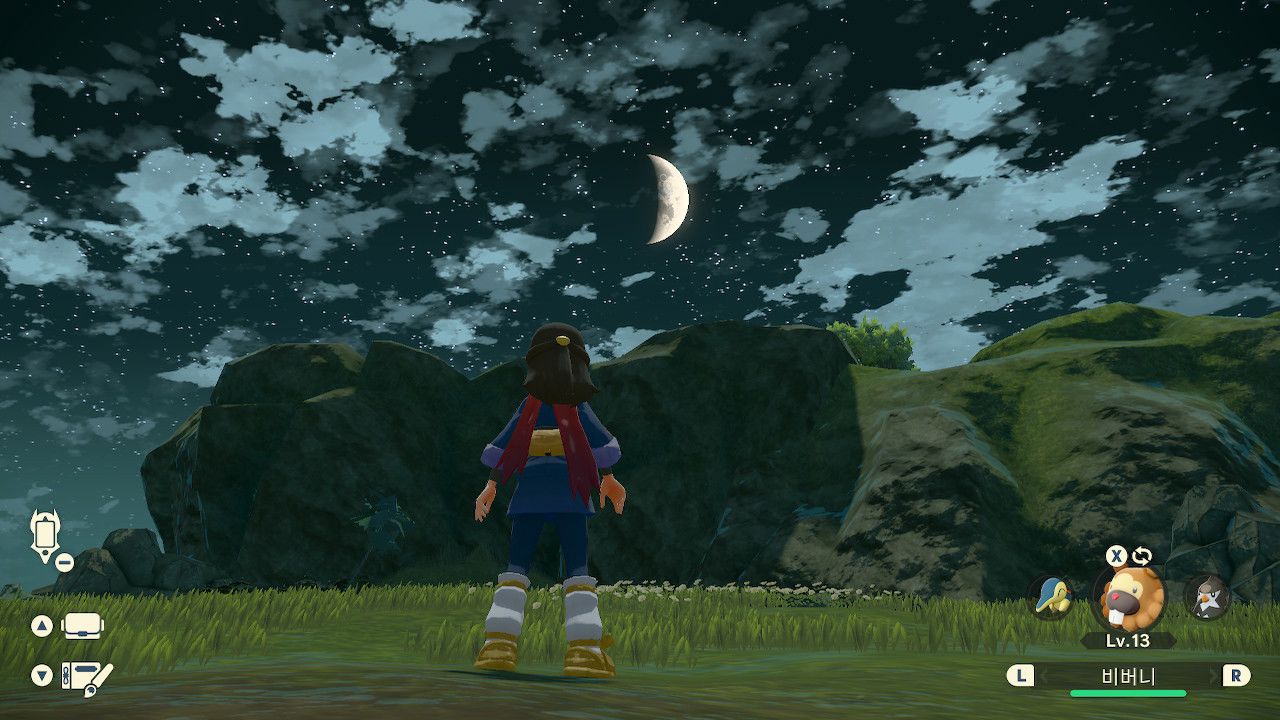
Task: Select Starly in the party selector
Action: pyautogui.click(x=1206, y=597)
